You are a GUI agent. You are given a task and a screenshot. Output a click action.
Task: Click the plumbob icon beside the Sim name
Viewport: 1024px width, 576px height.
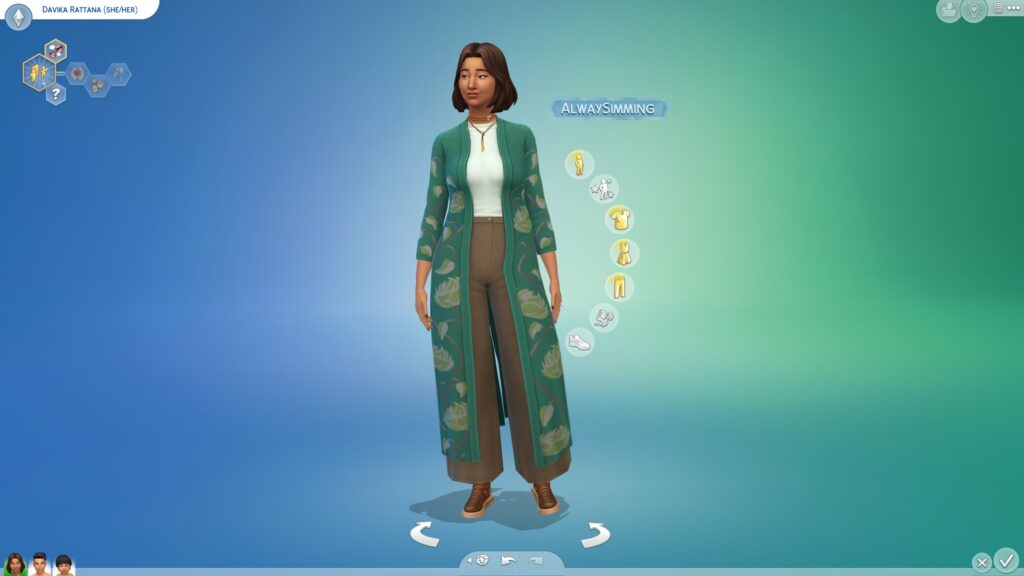[x=18, y=16]
